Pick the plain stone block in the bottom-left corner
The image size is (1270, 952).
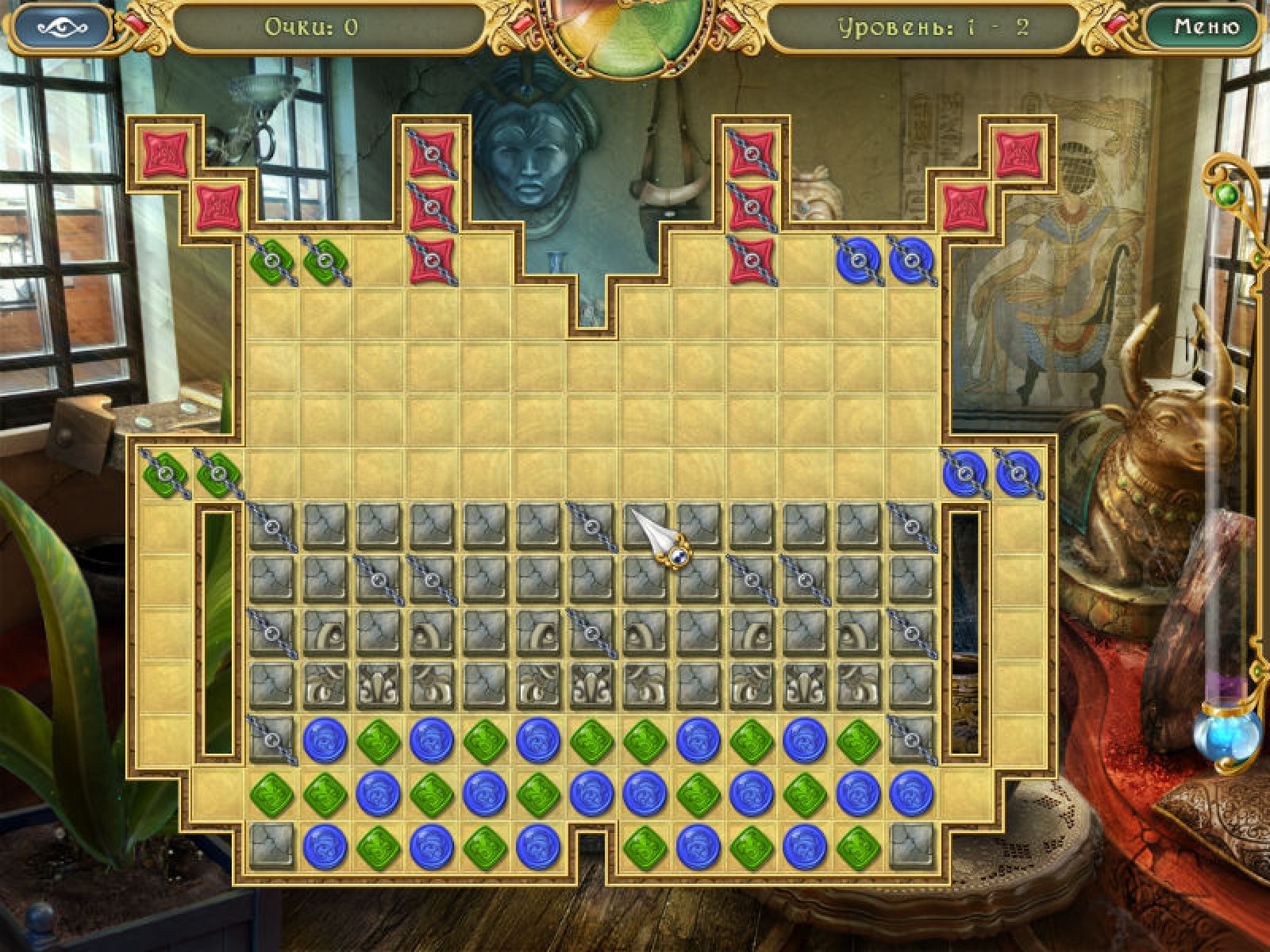[271, 846]
